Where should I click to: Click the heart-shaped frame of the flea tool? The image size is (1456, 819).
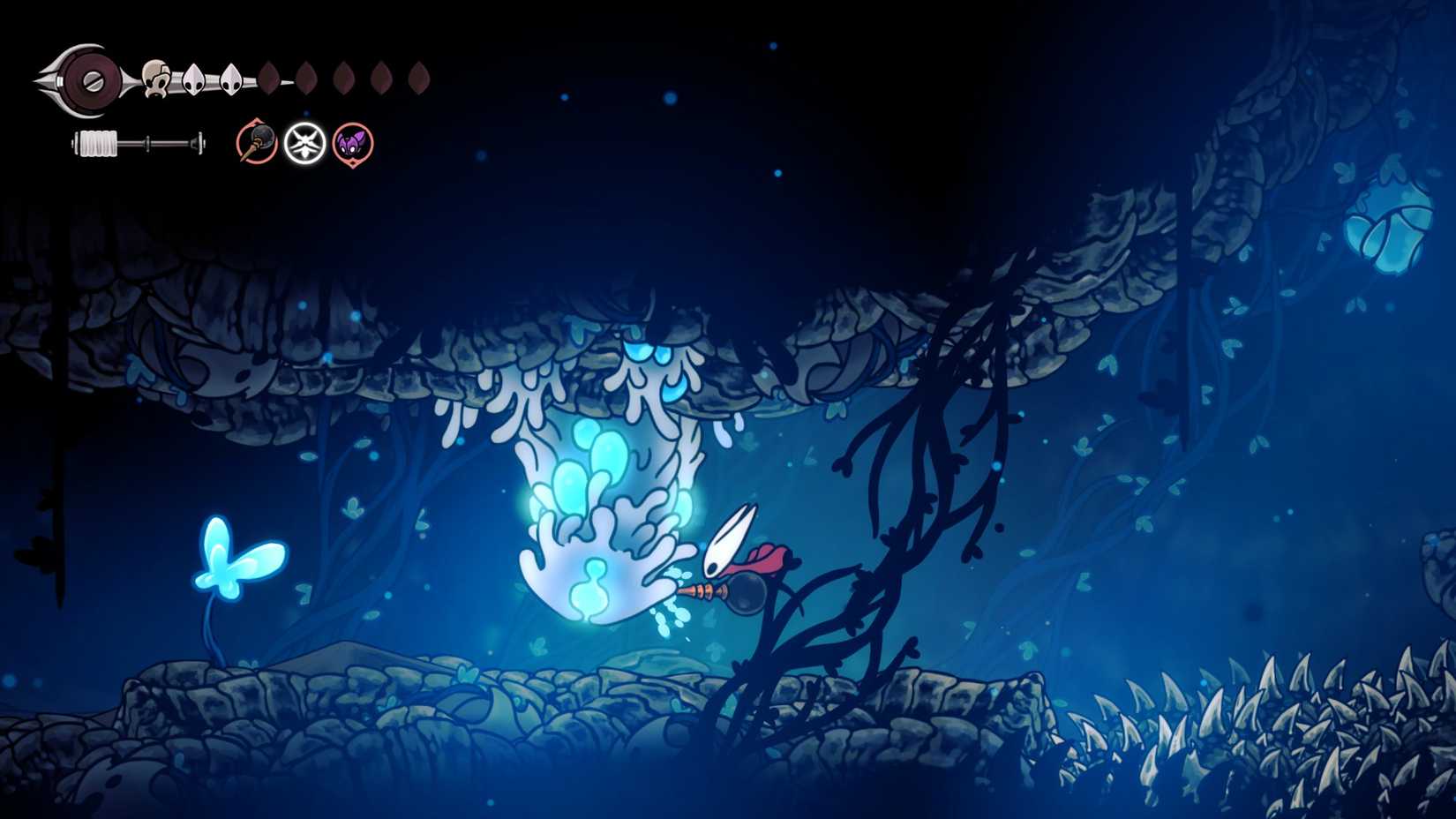click(353, 162)
